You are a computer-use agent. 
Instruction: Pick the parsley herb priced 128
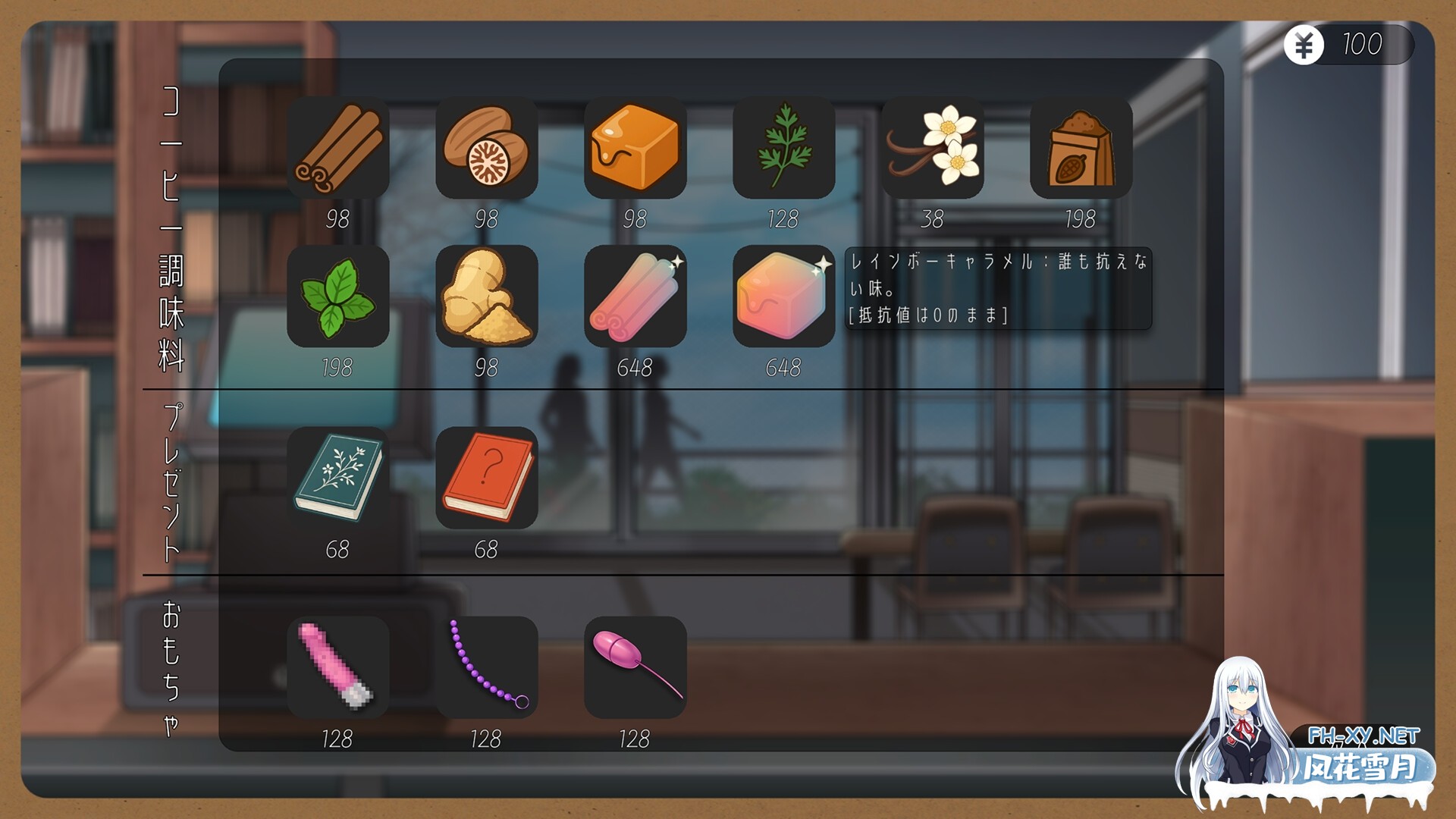tap(784, 148)
